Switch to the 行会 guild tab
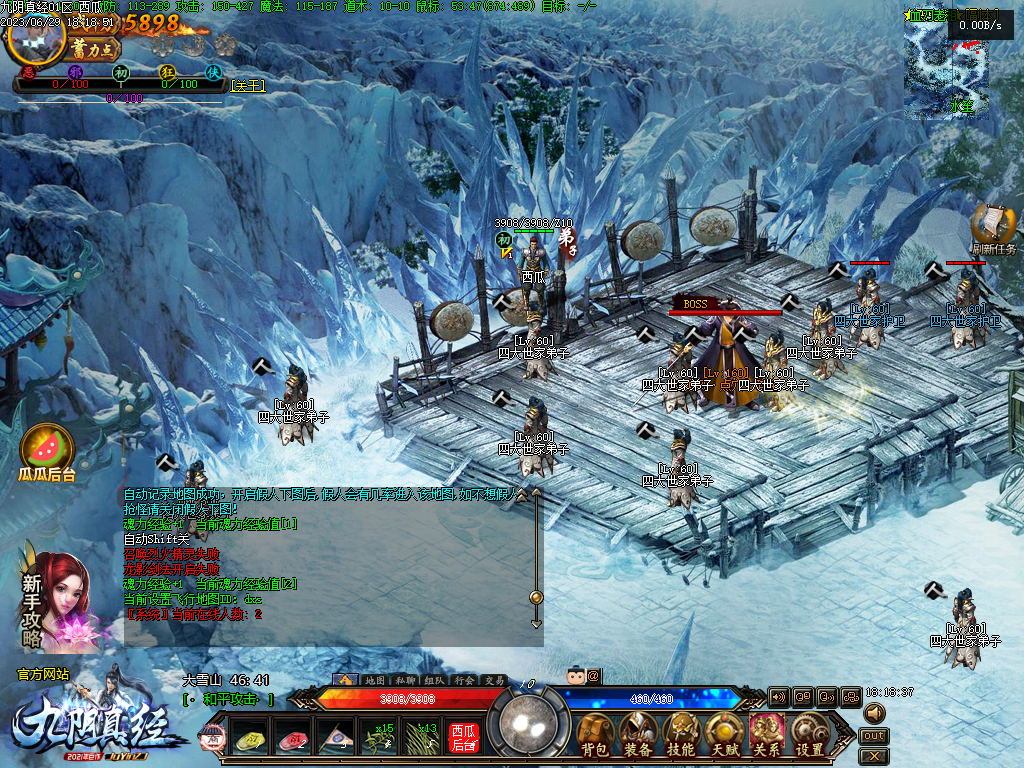Image resolution: width=1024 pixels, height=768 pixels. point(464,680)
